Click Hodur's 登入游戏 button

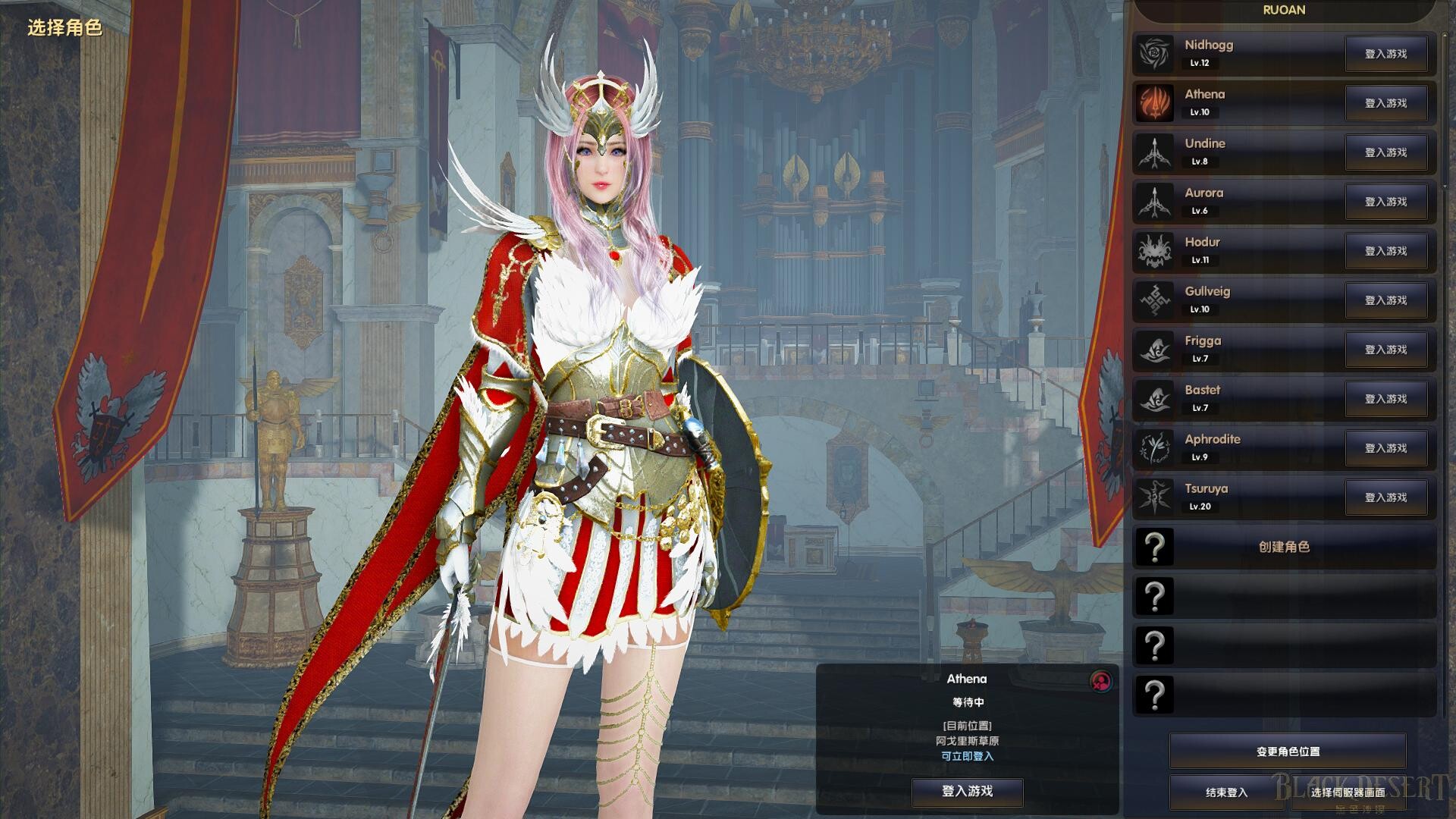tap(1385, 251)
